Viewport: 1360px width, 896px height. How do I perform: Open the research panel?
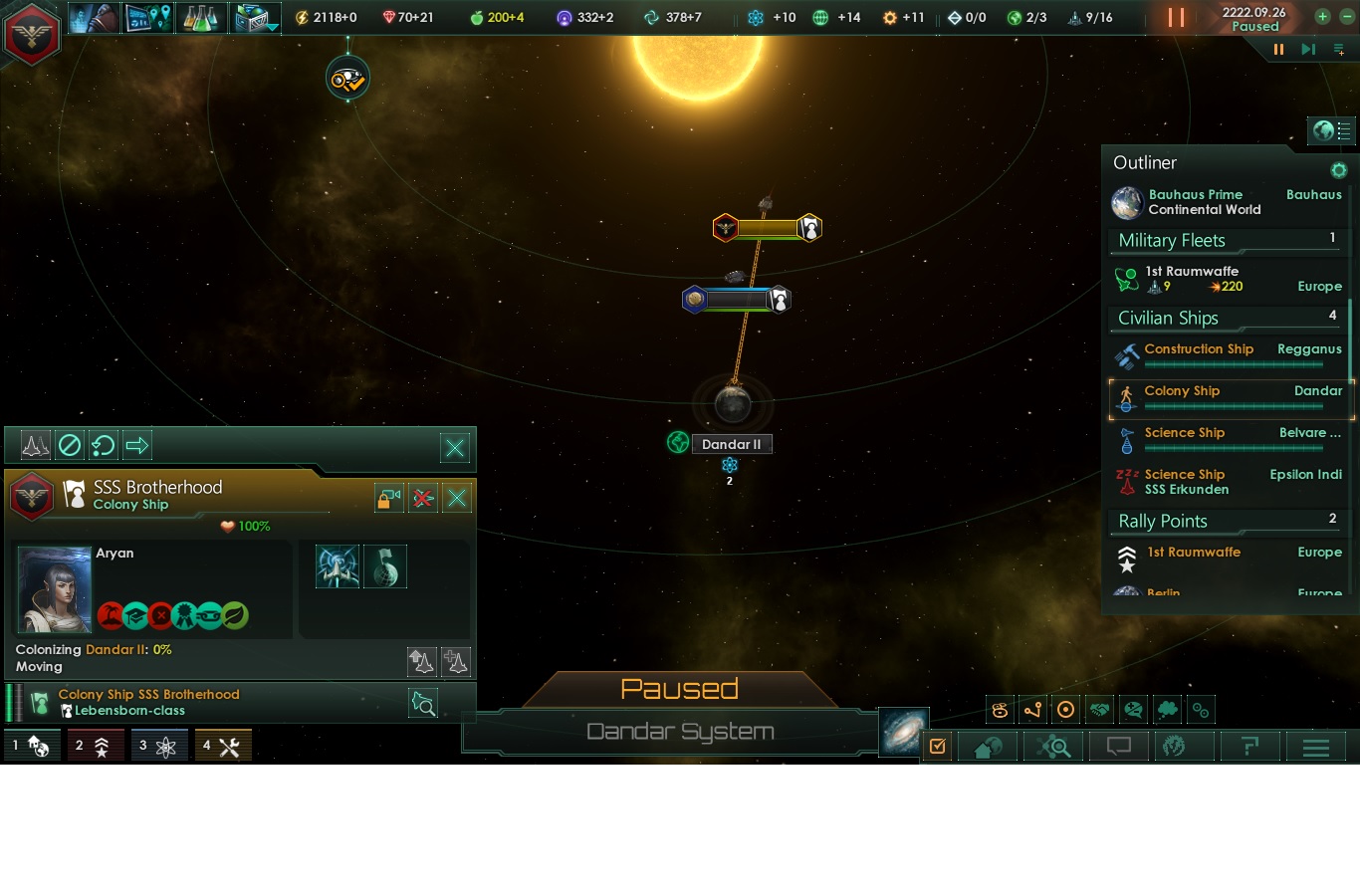coord(202,17)
